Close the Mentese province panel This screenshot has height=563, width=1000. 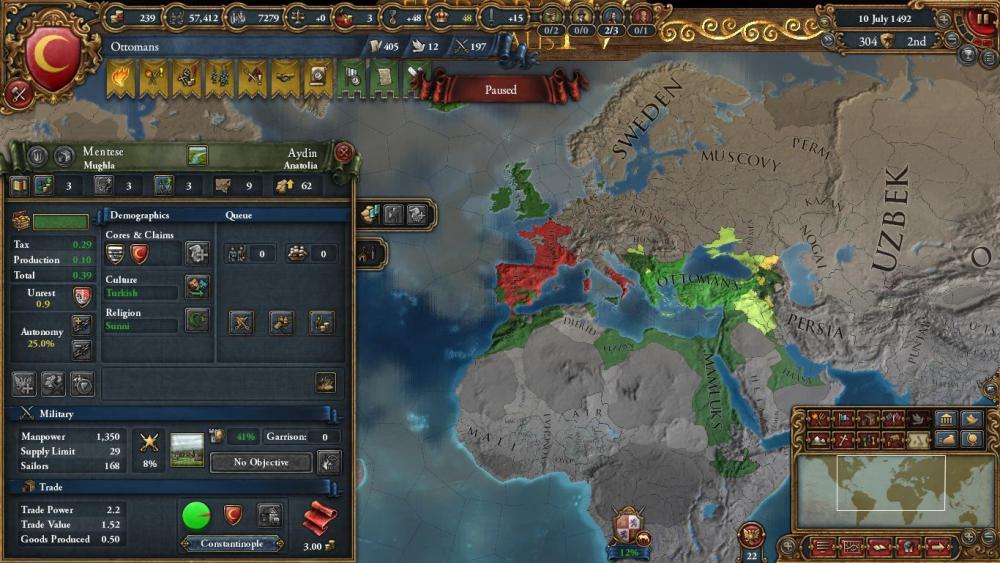click(x=343, y=153)
